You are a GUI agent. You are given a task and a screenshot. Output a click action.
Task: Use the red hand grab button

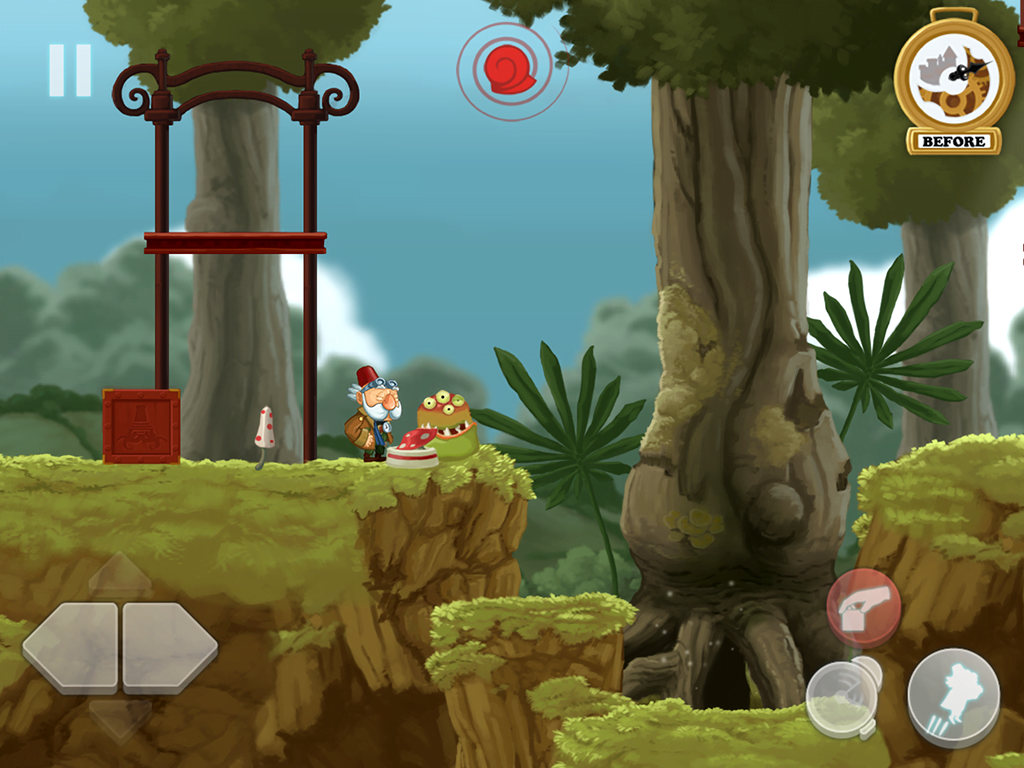[x=863, y=607]
